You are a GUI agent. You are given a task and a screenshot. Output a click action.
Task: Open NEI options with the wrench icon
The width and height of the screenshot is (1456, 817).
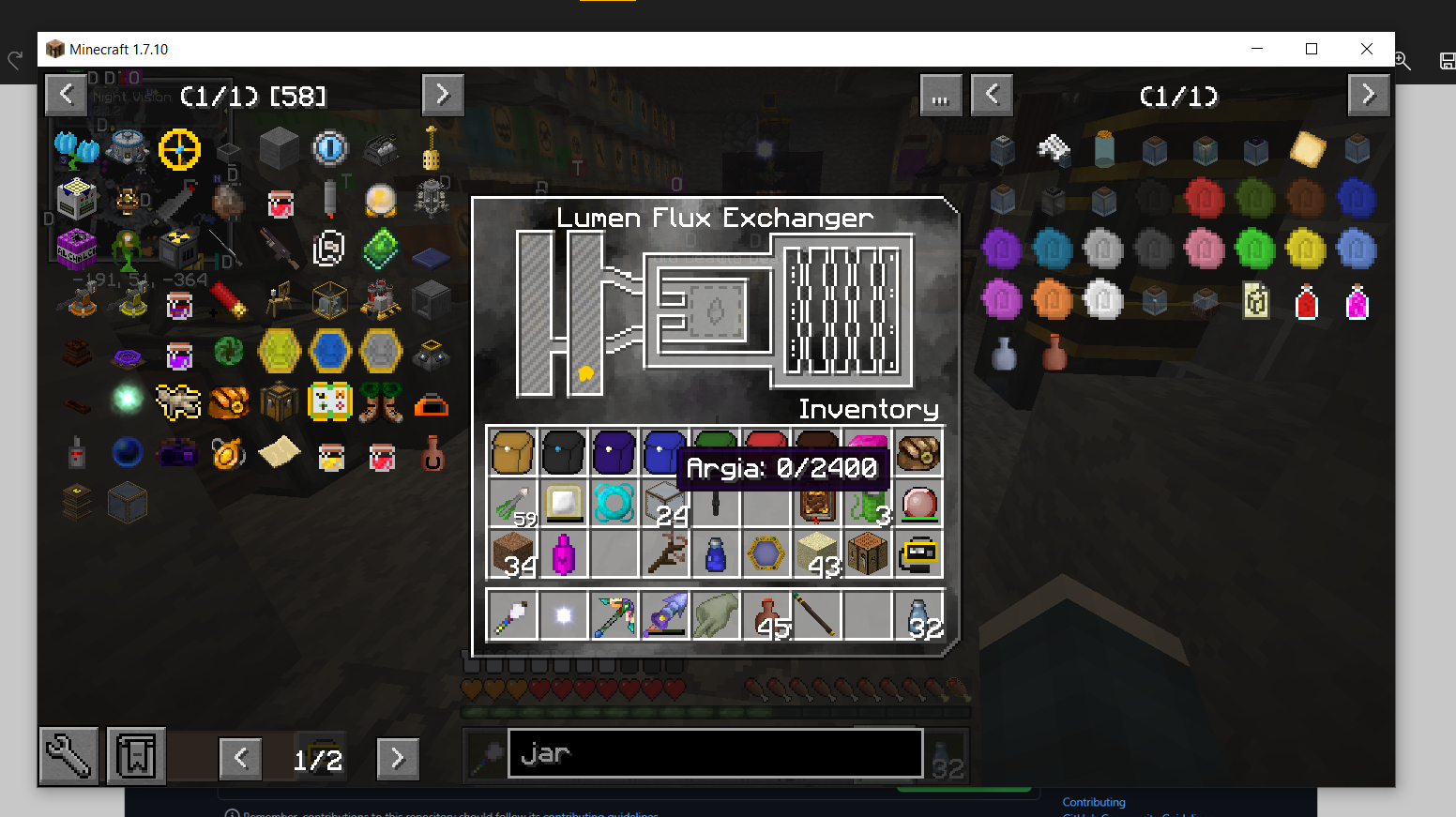pyautogui.click(x=68, y=755)
